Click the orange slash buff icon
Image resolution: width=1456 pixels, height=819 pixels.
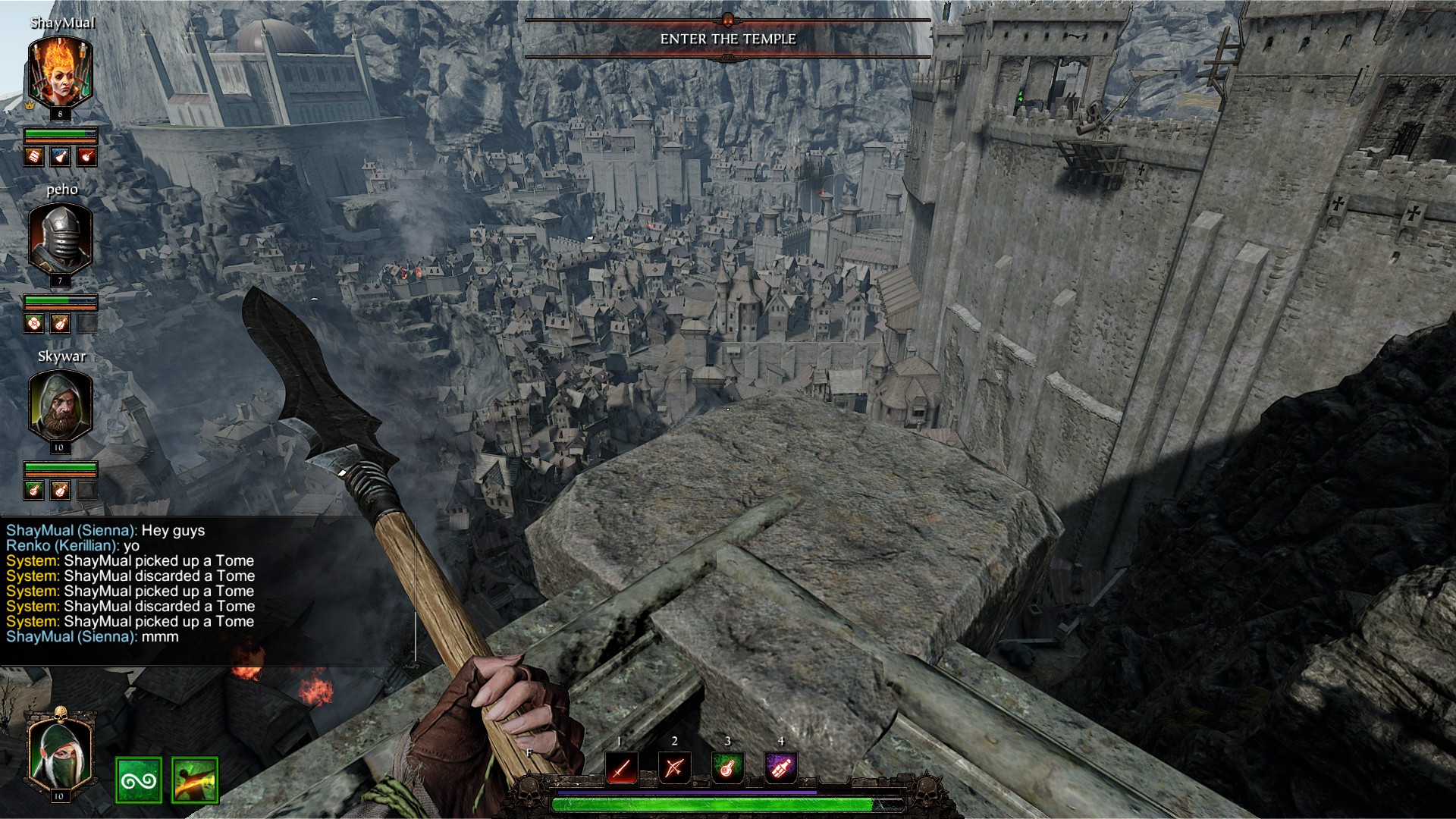click(x=195, y=780)
